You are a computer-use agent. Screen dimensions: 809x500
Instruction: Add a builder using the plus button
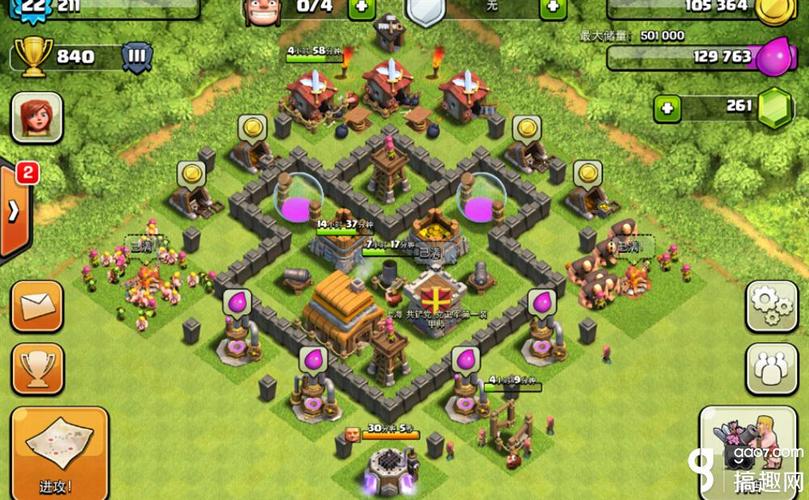tap(362, 7)
